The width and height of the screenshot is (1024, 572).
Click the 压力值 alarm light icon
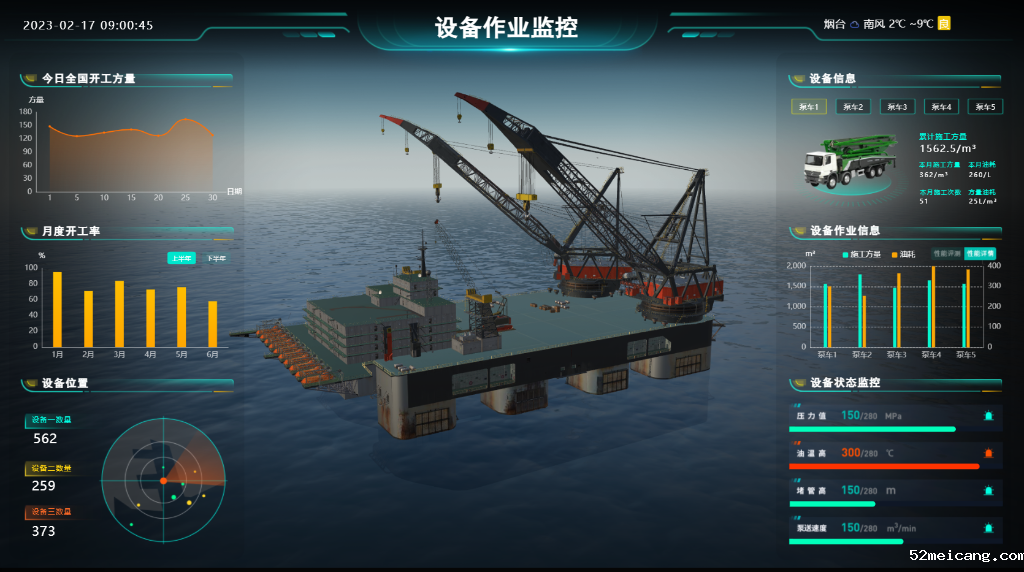pyautogui.click(x=989, y=416)
